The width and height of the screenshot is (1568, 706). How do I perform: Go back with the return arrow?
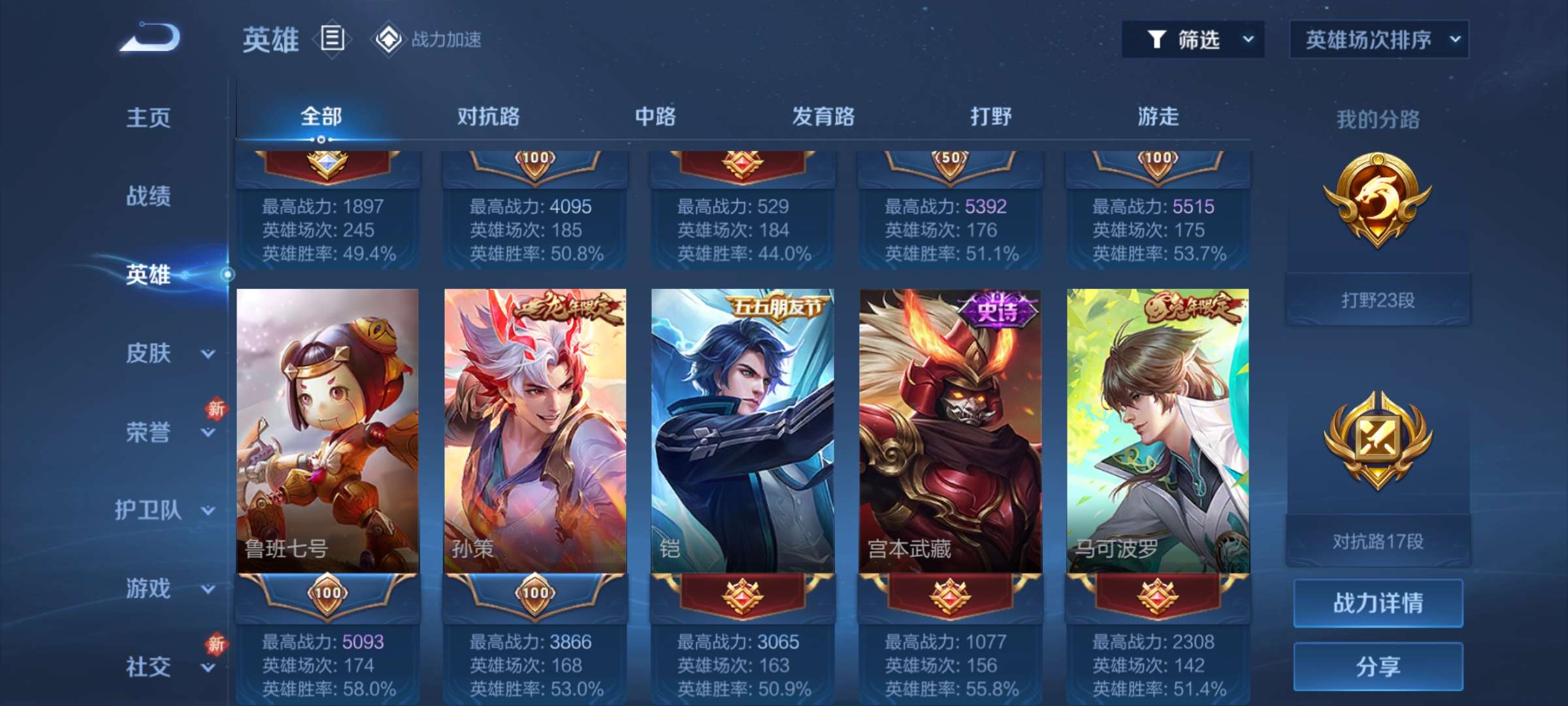(x=150, y=38)
